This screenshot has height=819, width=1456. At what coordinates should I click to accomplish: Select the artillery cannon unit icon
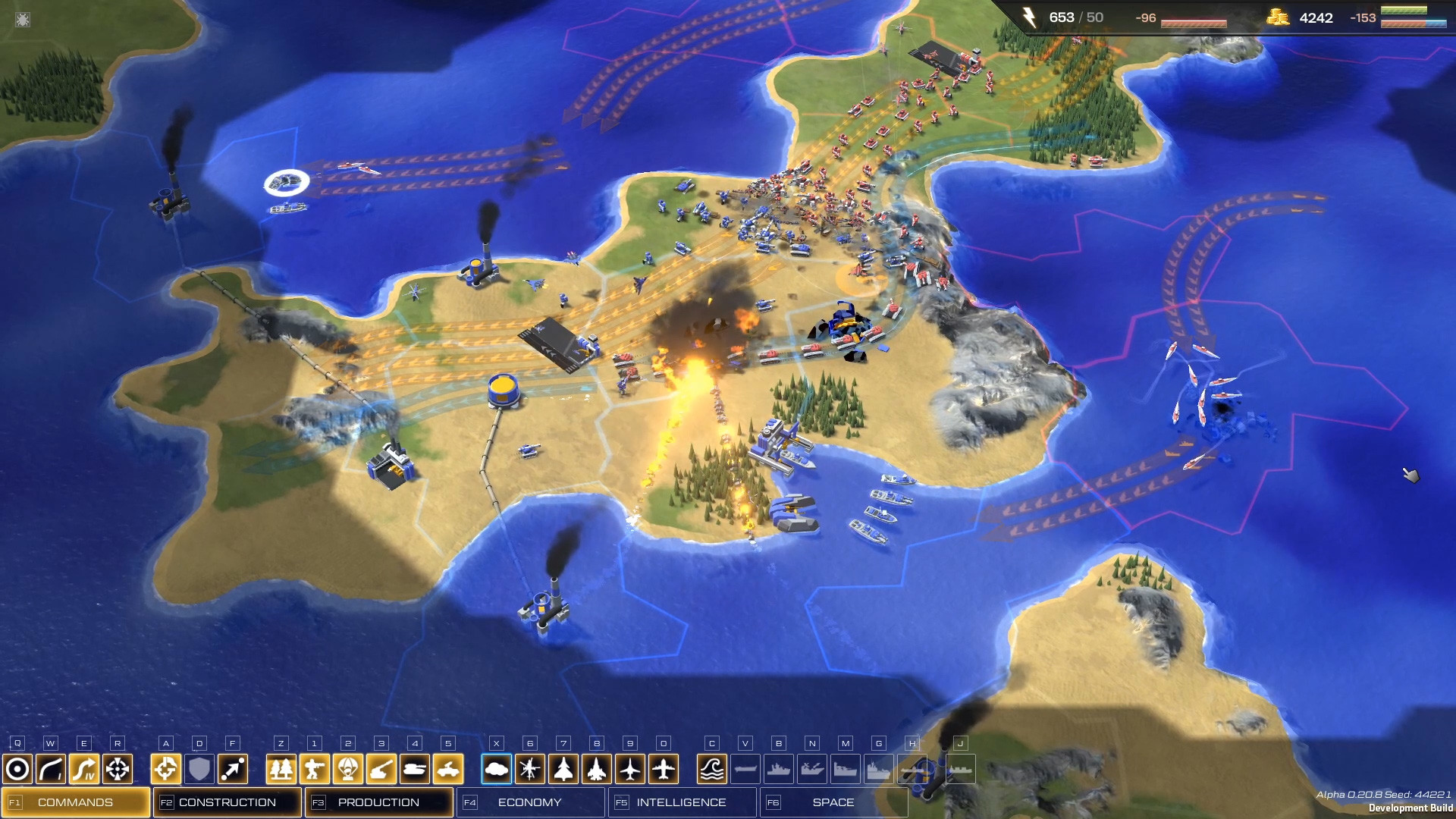point(381,769)
